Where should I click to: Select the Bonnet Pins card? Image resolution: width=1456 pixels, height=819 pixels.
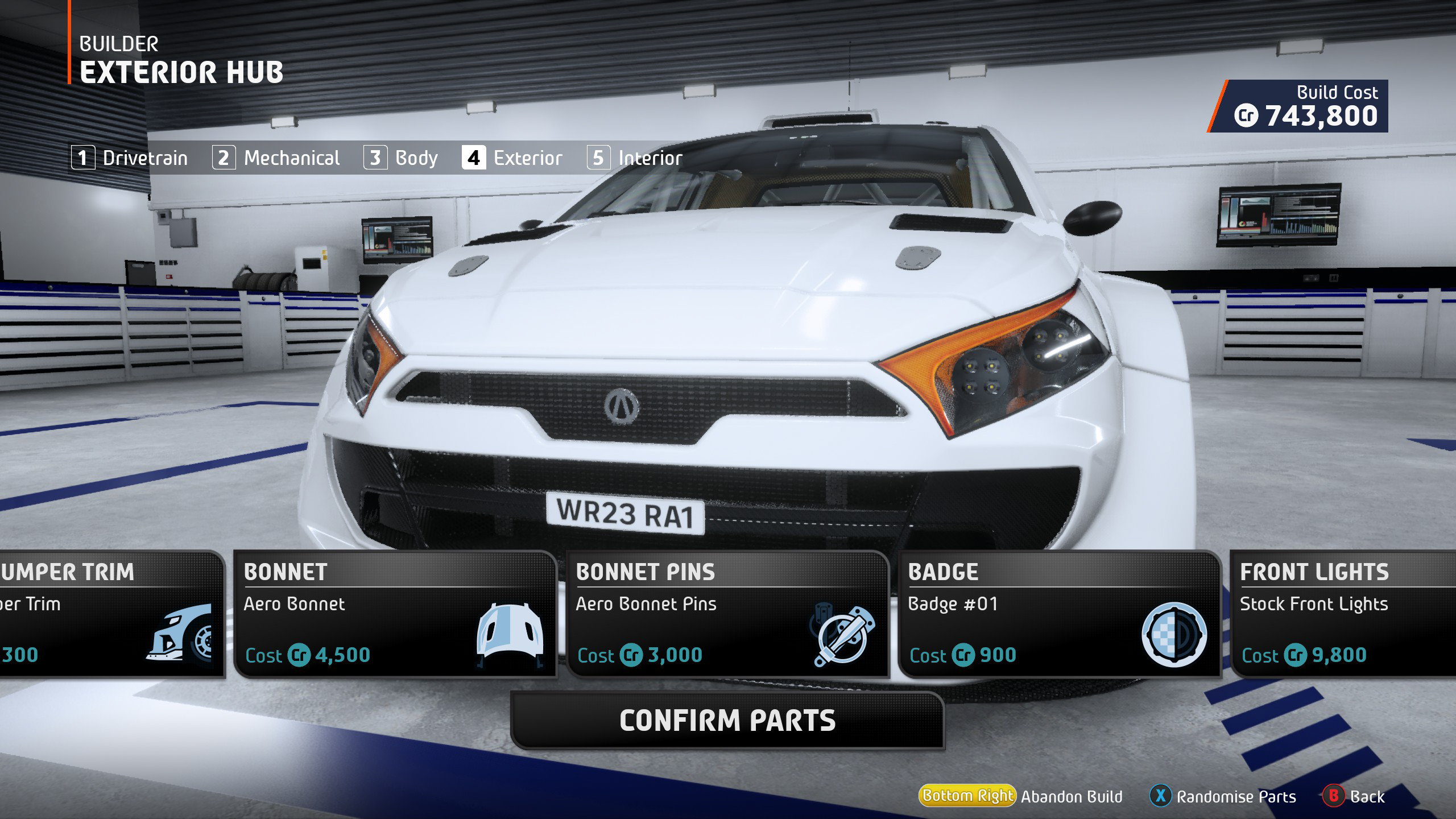(727, 614)
